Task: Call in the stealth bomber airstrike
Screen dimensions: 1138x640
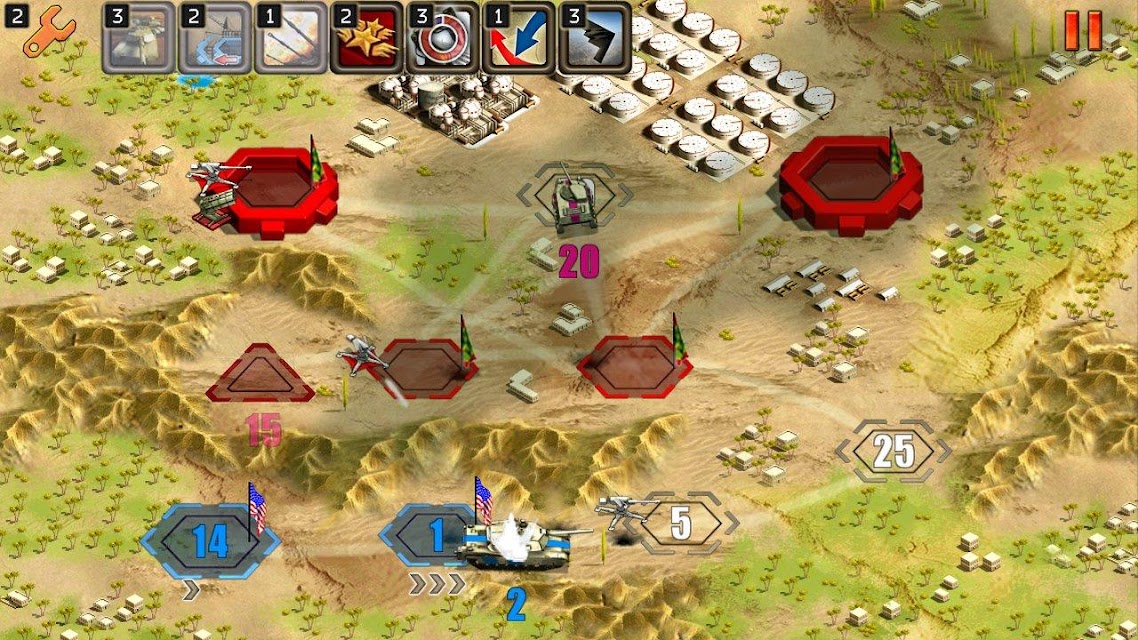Action: [x=595, y=38]
